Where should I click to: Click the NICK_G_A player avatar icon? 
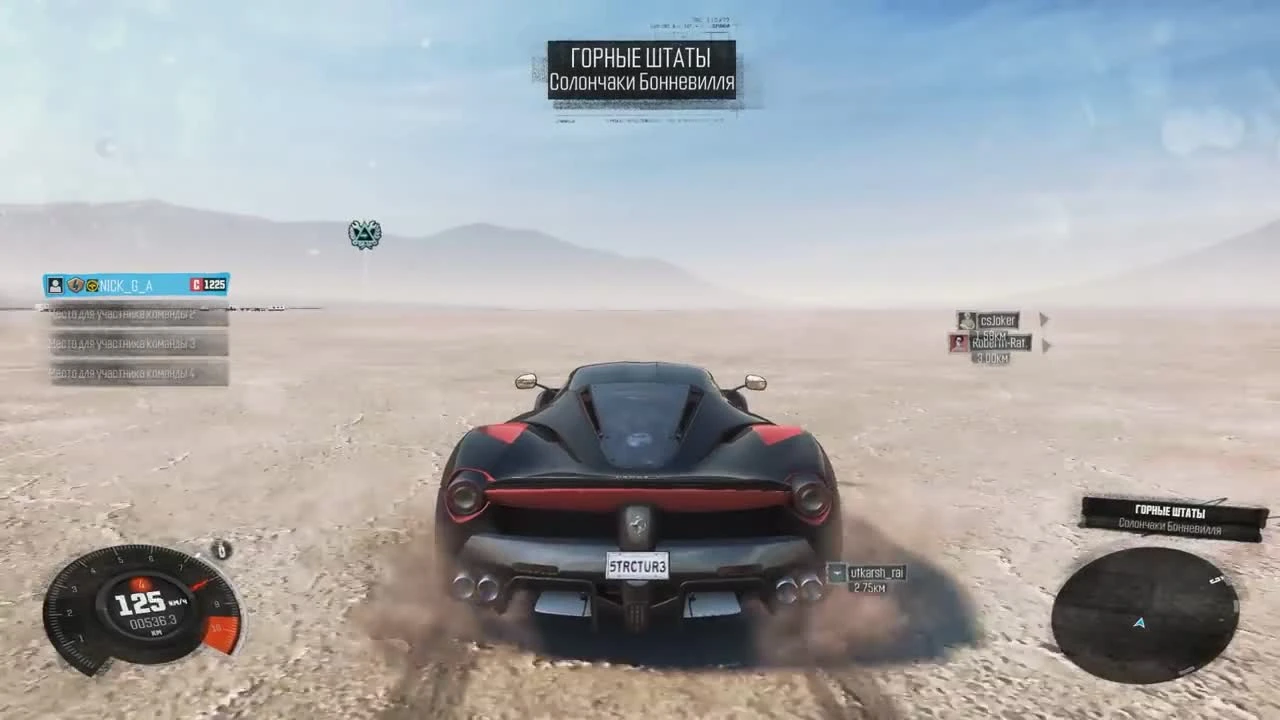(x=56, y=285)
